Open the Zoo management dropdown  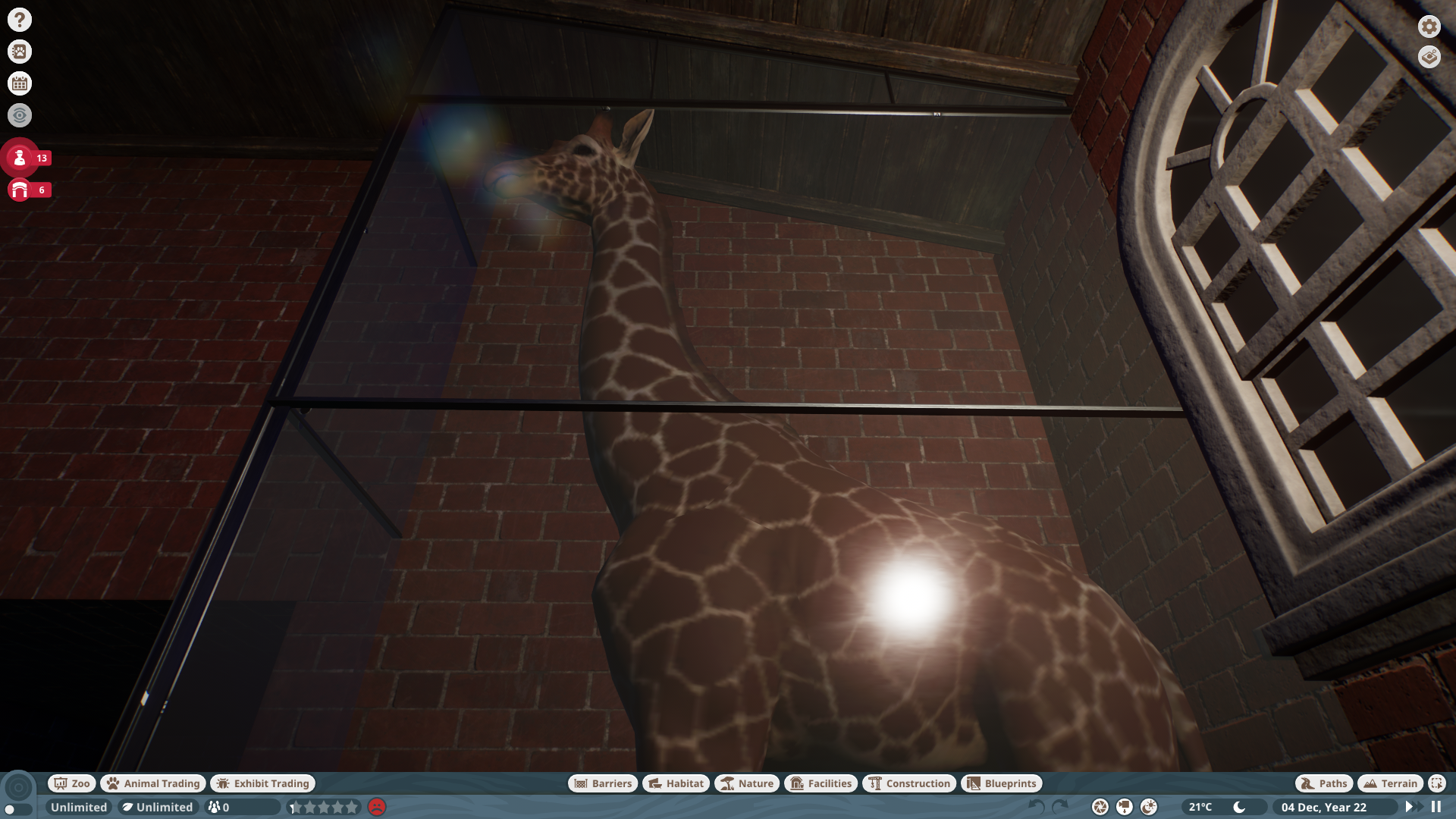(x=71, y=783)
